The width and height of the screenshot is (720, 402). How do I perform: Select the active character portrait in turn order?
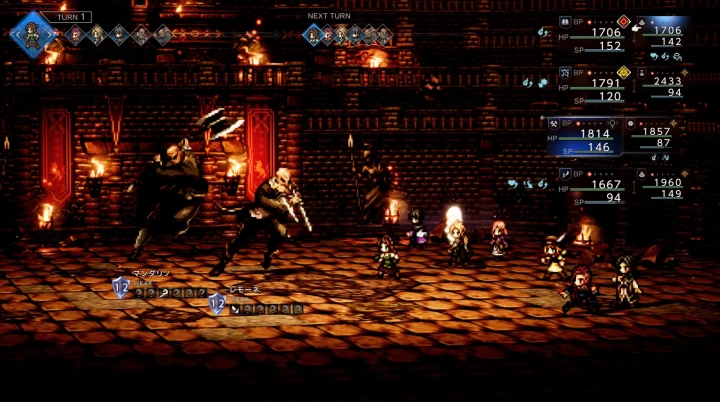click(x=32, y=33)
